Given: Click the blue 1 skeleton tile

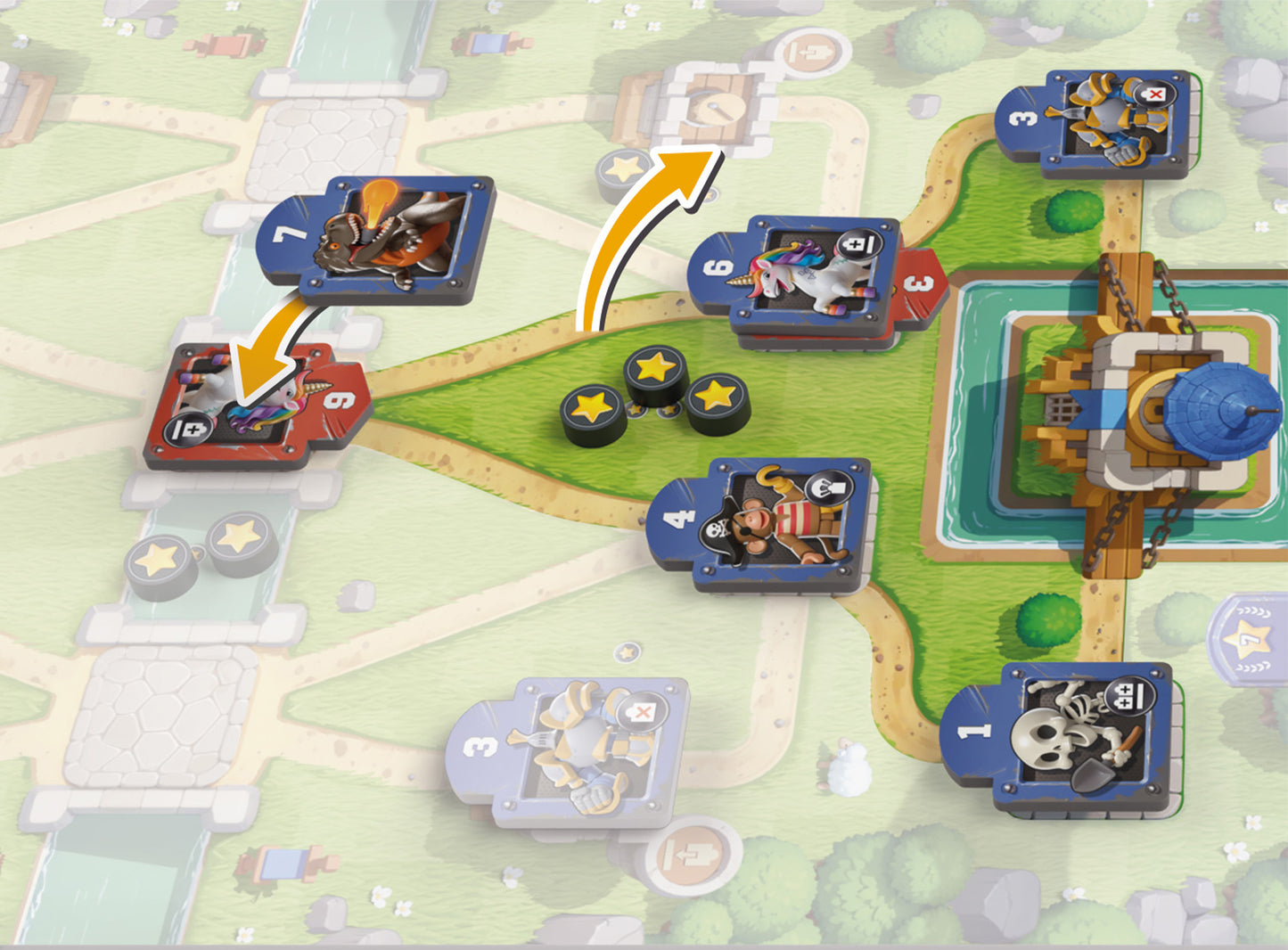Looking at the screenshot, I should pos(1062,736).
